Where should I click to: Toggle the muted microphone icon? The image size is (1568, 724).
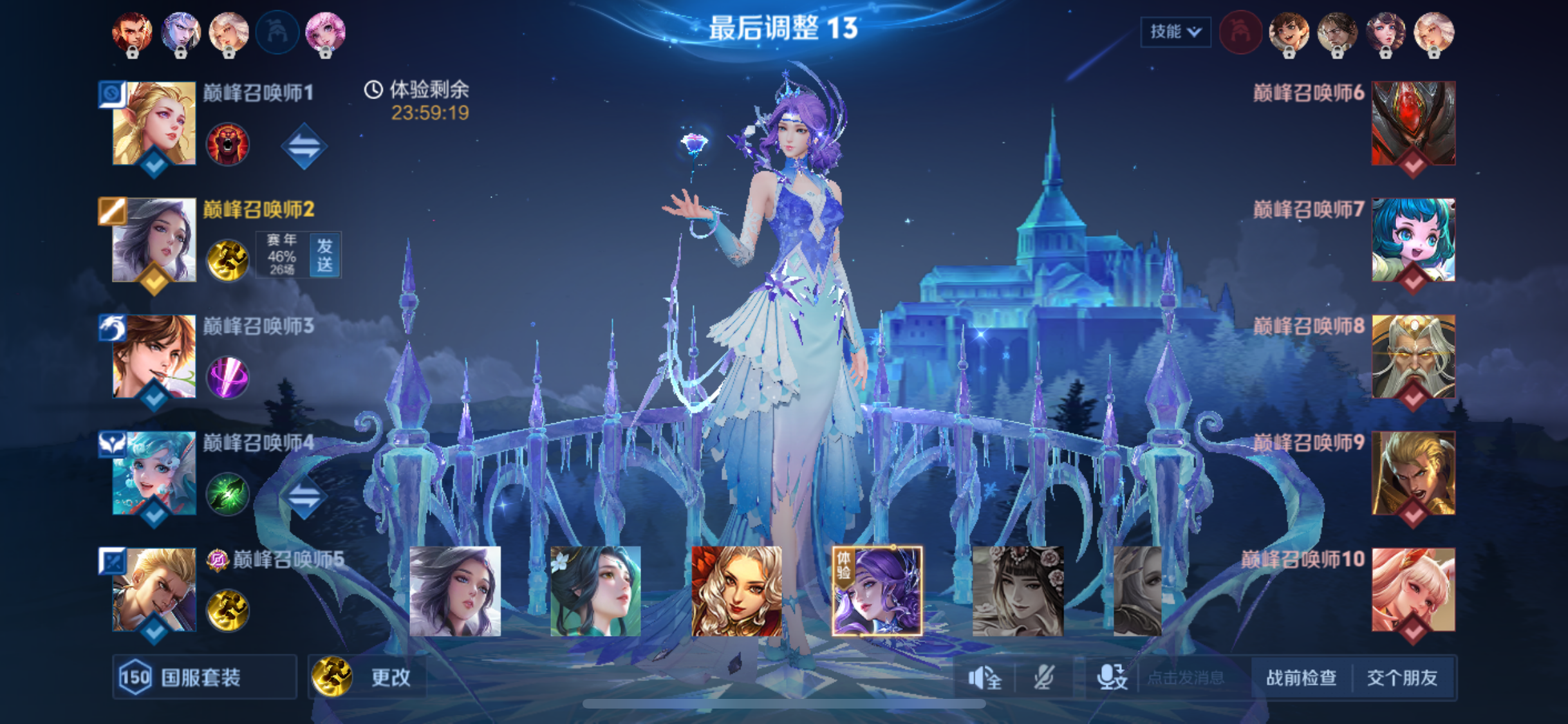[x=1043, y=677]
